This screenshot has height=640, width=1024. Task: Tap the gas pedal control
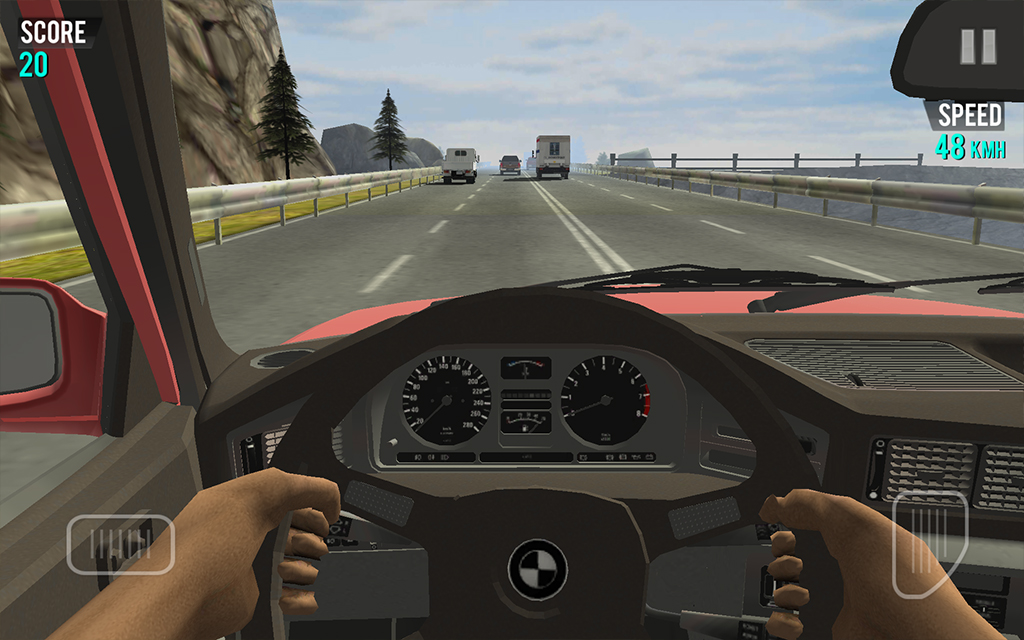tap(929, 544)
